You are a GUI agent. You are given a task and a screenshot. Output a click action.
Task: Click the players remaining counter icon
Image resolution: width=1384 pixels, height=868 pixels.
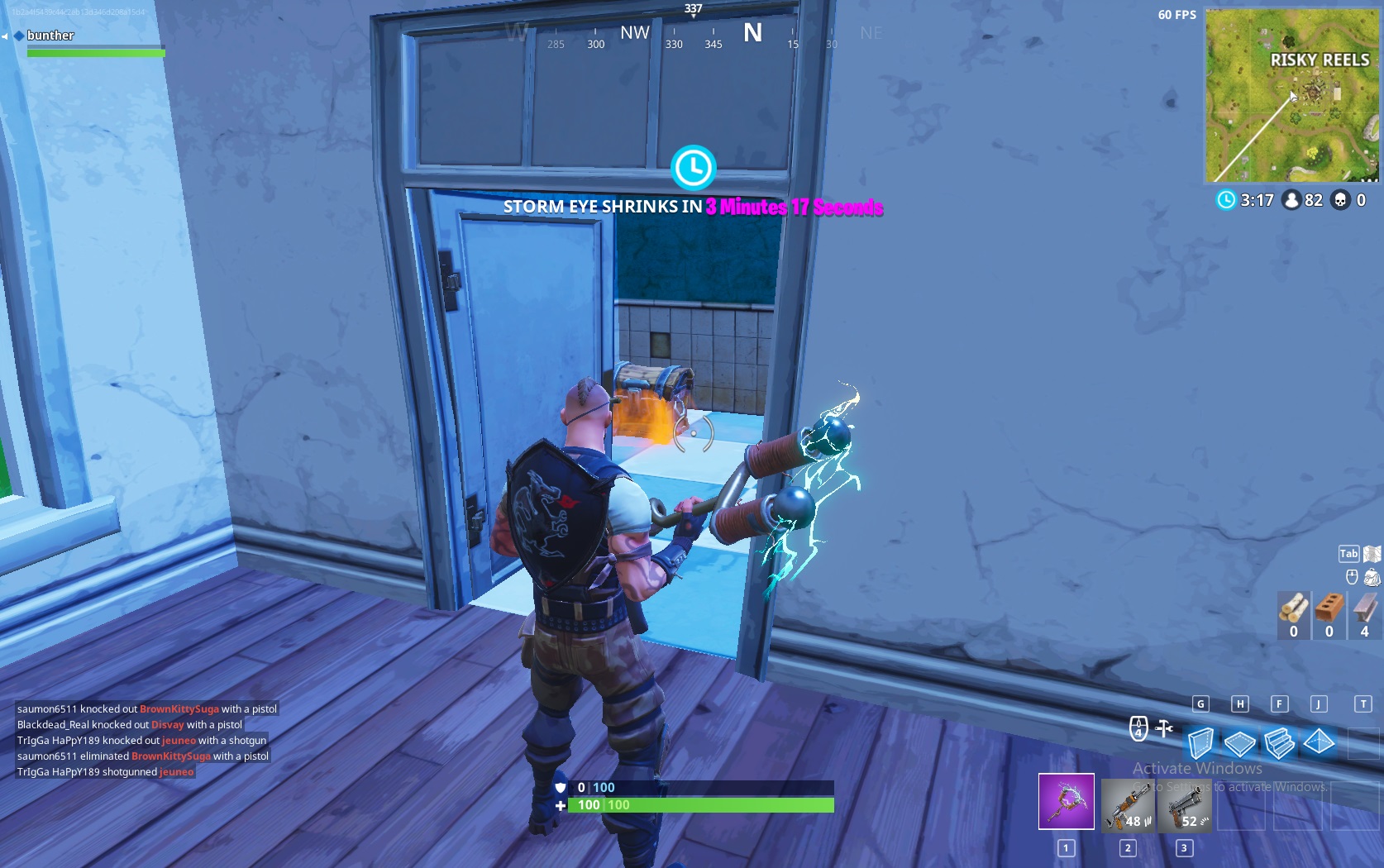[1290, 199]
